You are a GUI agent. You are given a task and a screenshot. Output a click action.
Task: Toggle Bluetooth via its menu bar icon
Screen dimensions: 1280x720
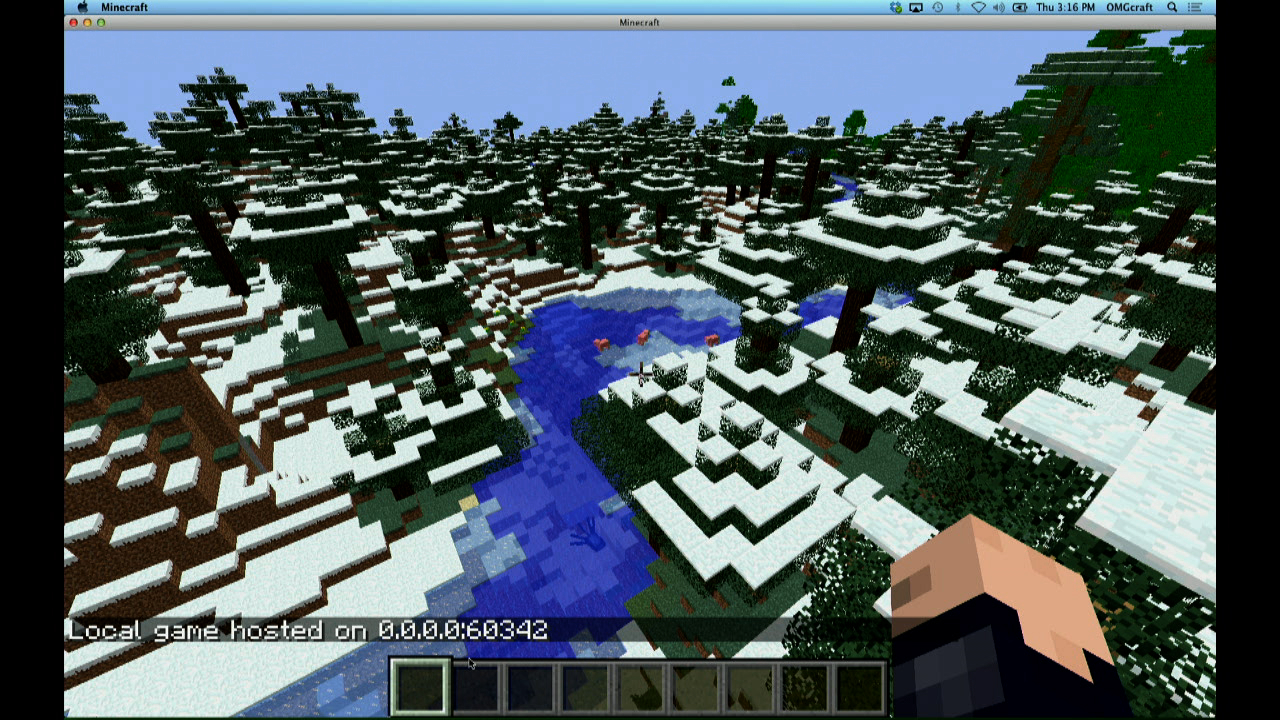957,7
